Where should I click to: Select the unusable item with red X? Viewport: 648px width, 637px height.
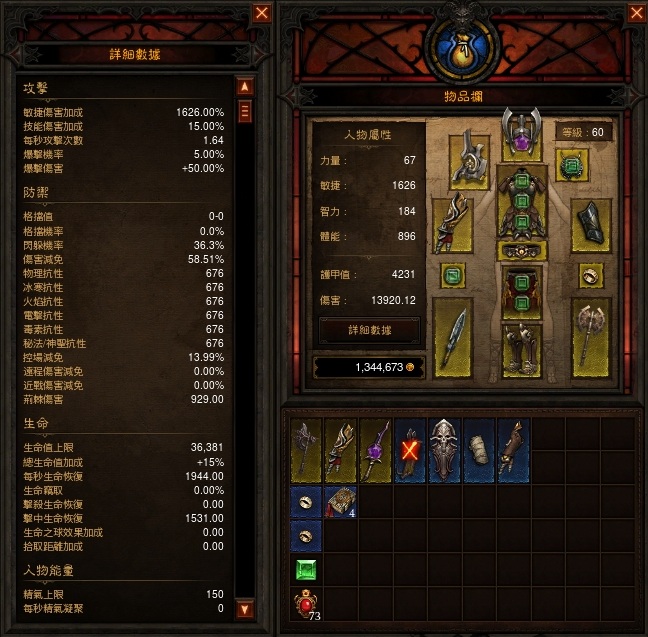tap(409, 449)
